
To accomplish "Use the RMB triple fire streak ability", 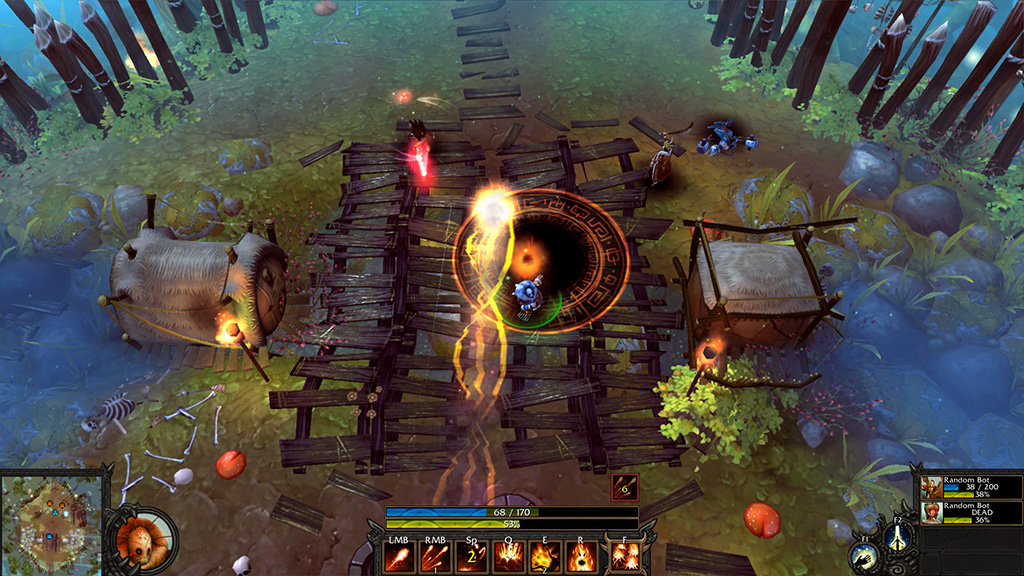I will (435, 556).
